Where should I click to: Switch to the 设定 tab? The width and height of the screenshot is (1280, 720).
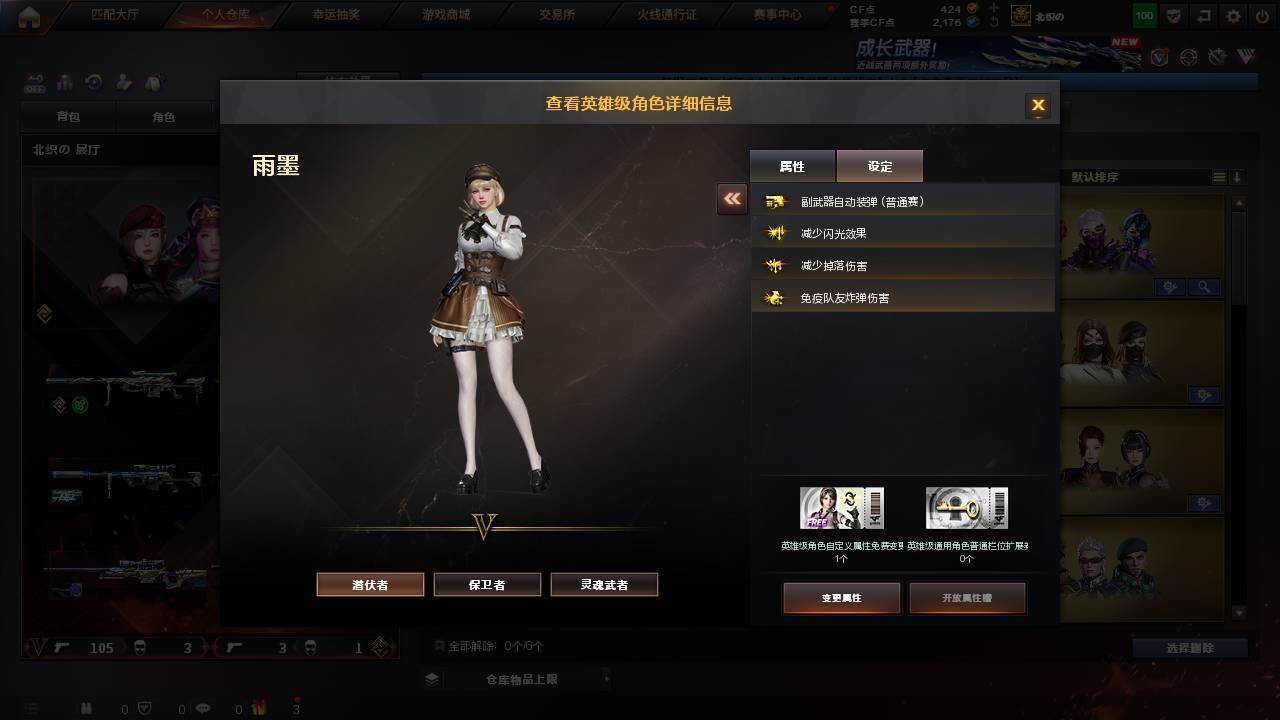click(879, 166)
